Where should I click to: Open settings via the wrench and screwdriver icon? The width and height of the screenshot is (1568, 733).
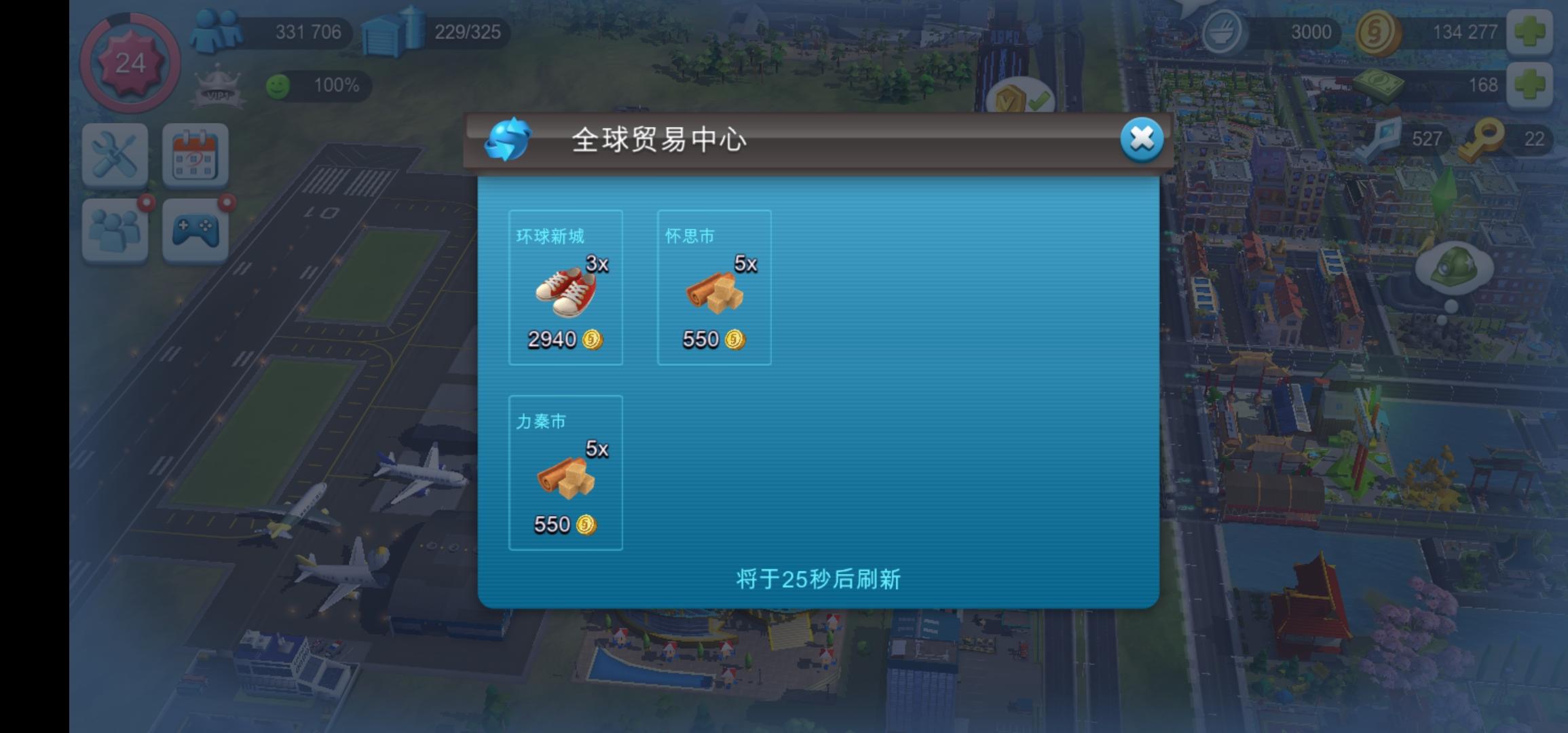[x=117, y=156]
